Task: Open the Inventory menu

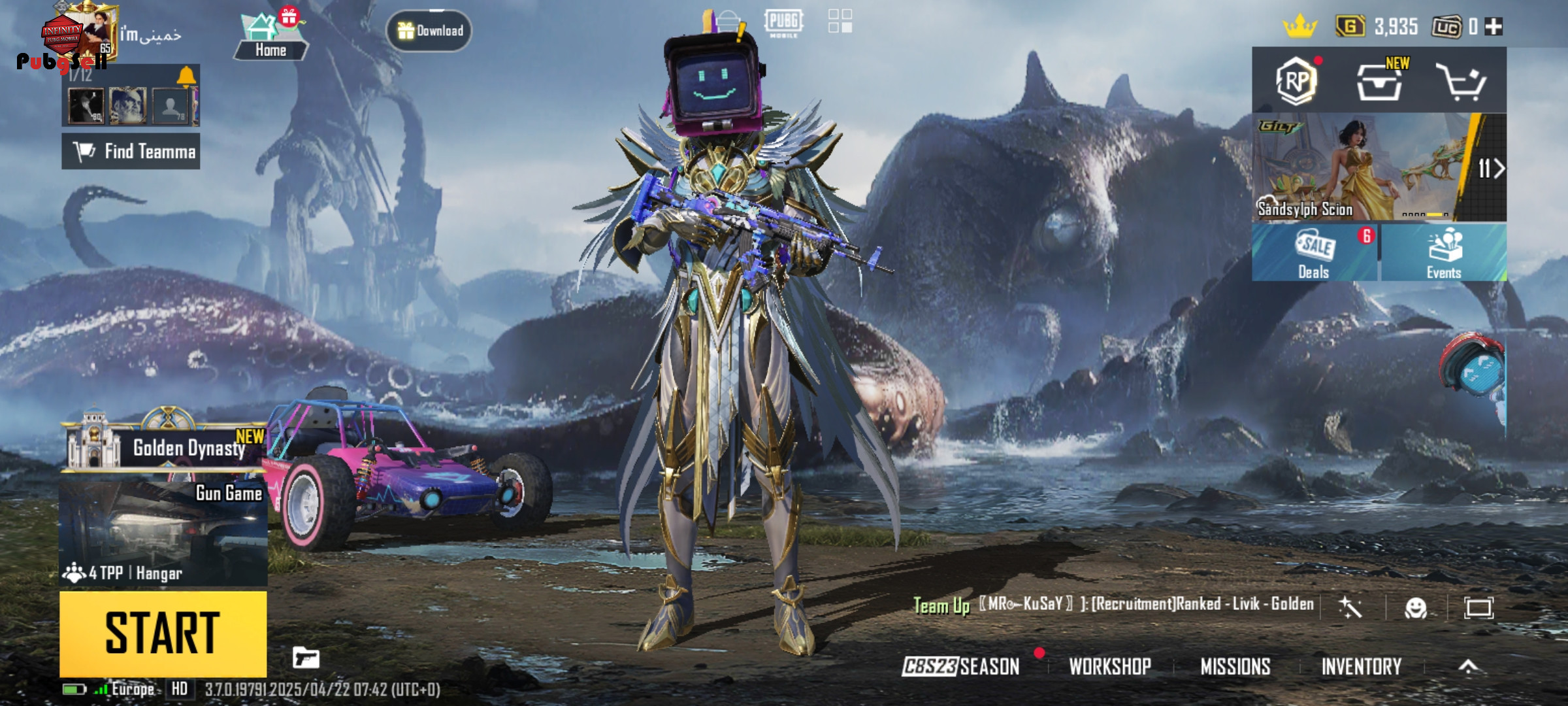Action: click(1362, 666)
